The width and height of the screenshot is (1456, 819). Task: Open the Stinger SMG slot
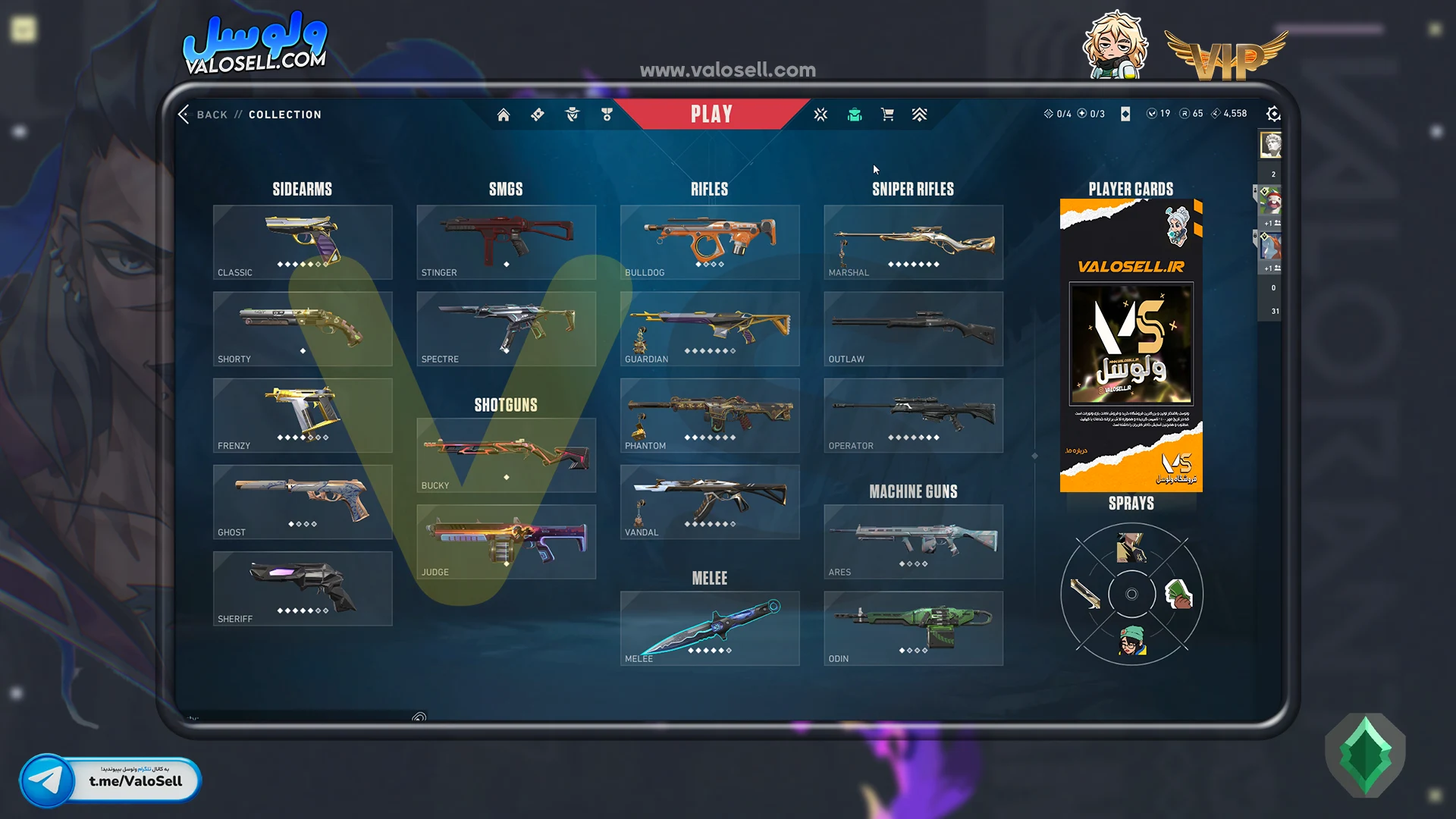(x=506, y=242)
